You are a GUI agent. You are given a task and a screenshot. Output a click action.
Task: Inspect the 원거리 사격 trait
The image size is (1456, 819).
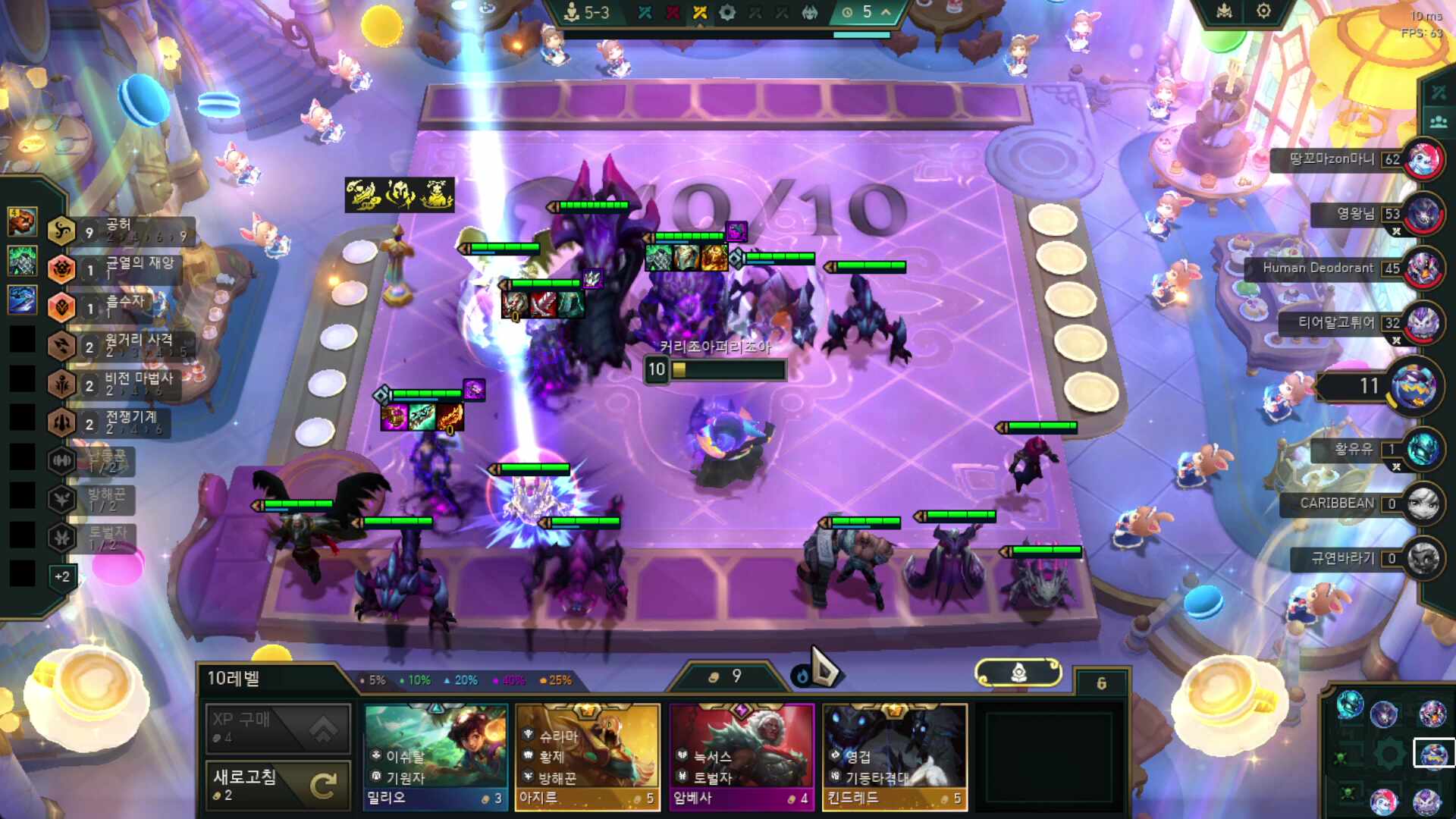coord(121,346)
